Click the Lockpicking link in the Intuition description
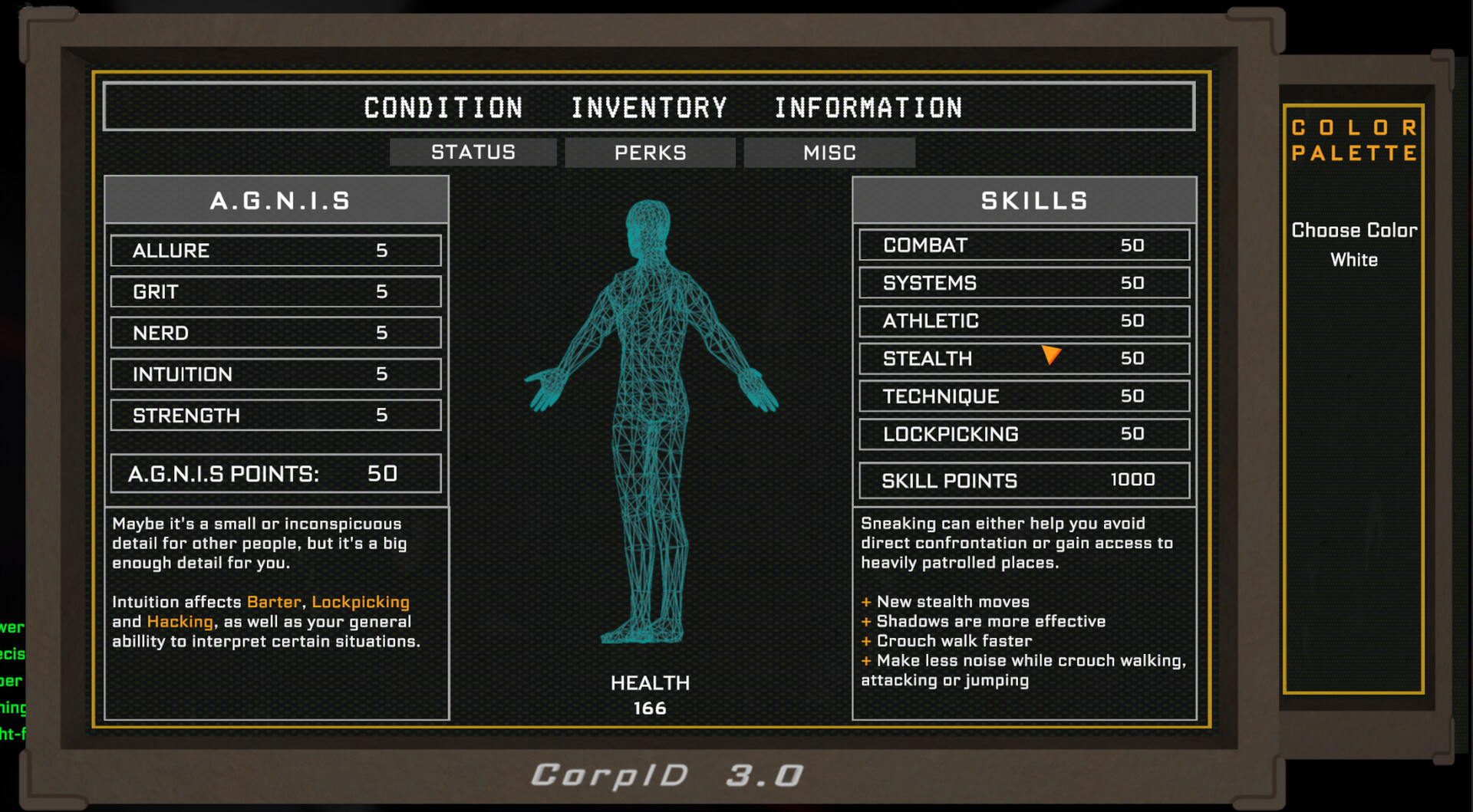The height and width of the screenshot is (812, 1473). (360, 602)
